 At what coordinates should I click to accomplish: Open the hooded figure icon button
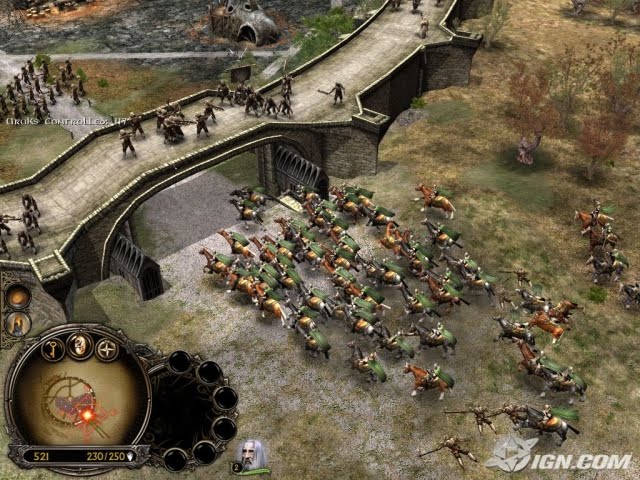[18, 323]
